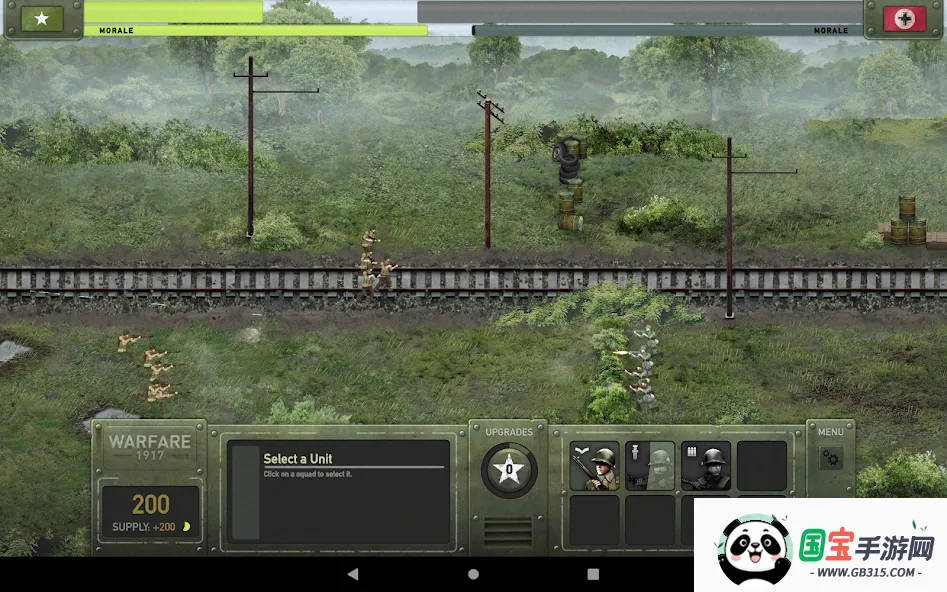Tap the Android back navigation button

coord(353,574)
